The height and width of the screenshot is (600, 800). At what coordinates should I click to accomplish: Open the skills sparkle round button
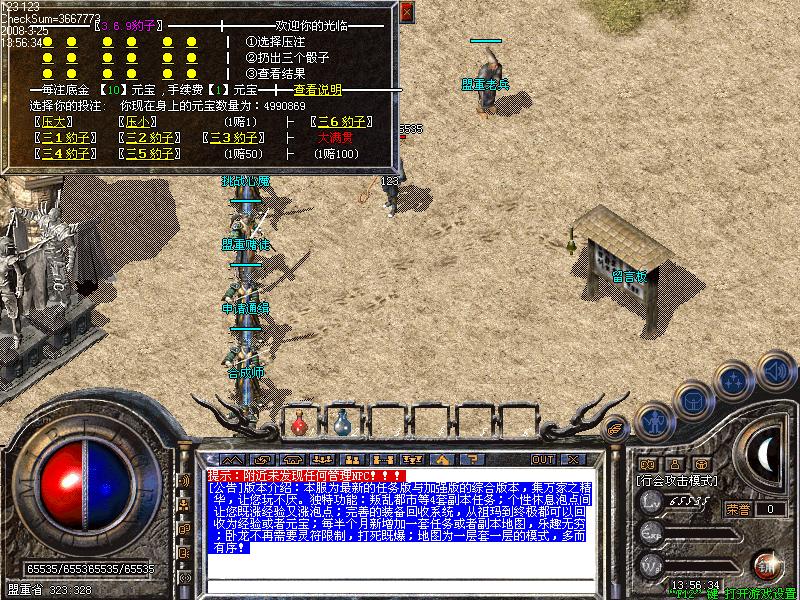pyautogui.click(x=735, y=380)
